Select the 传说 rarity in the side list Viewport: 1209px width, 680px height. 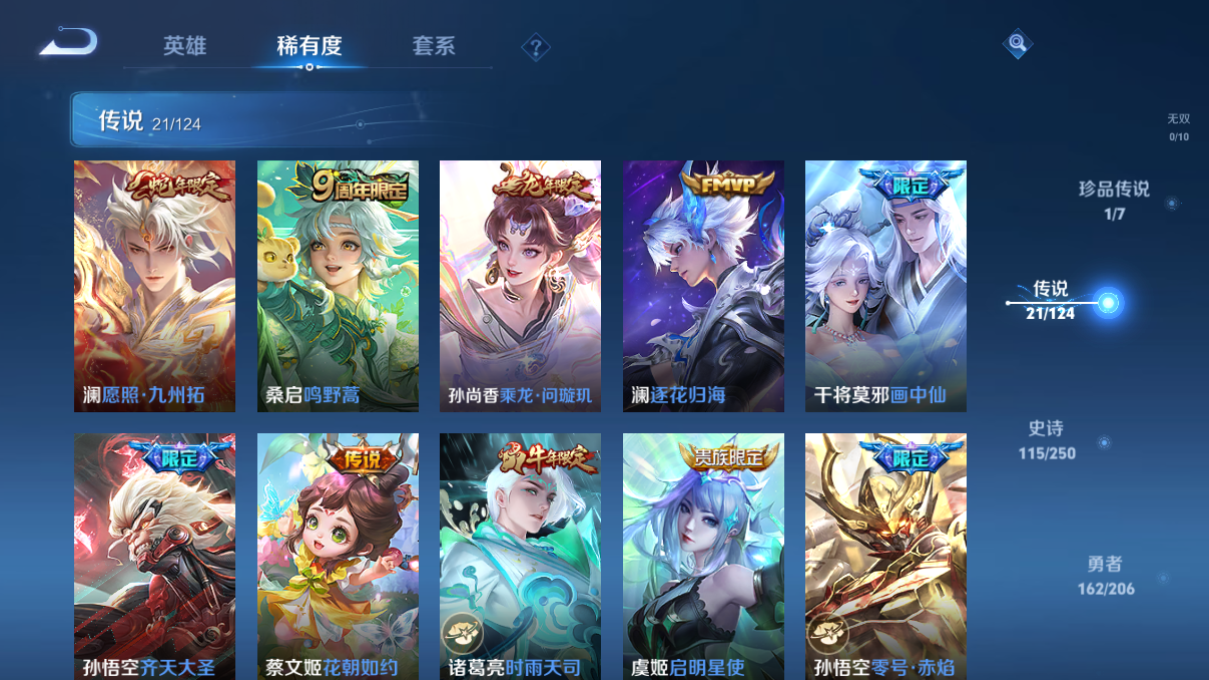click(1051, 300)
